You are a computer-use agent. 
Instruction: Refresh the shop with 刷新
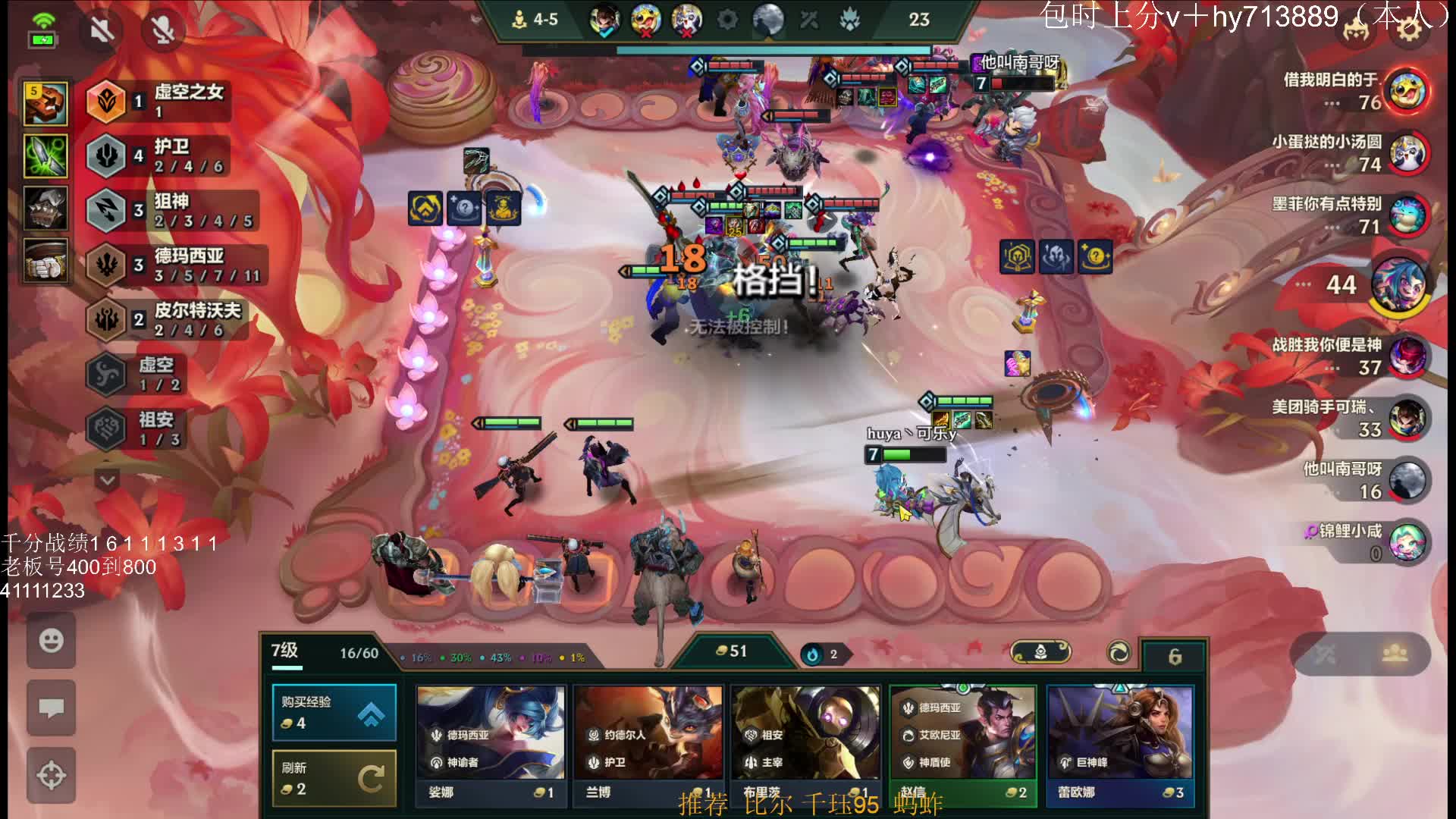click(334, 778)
